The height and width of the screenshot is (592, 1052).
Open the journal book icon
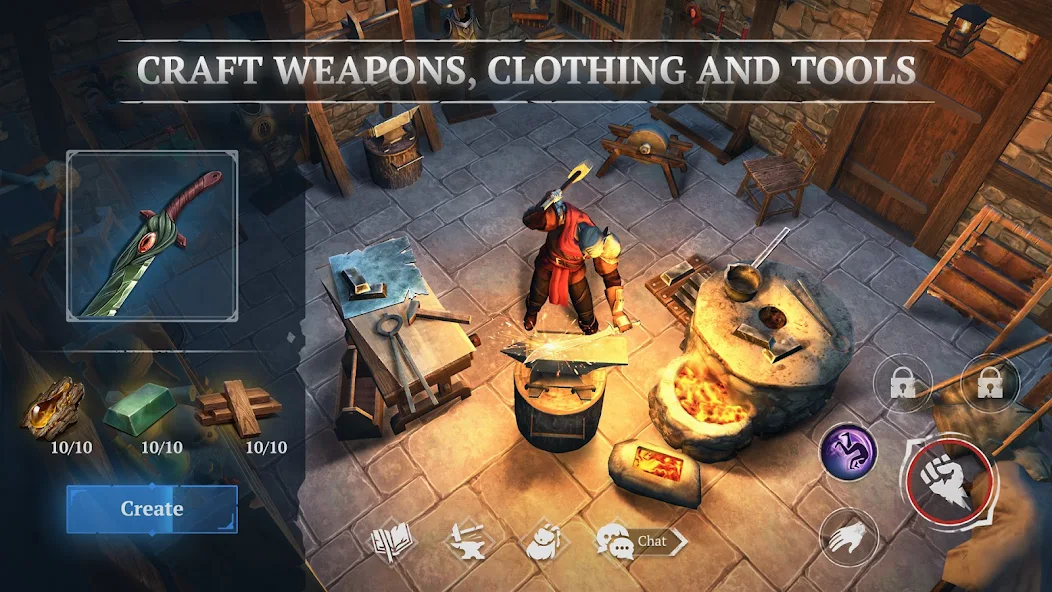pos(392,542)
